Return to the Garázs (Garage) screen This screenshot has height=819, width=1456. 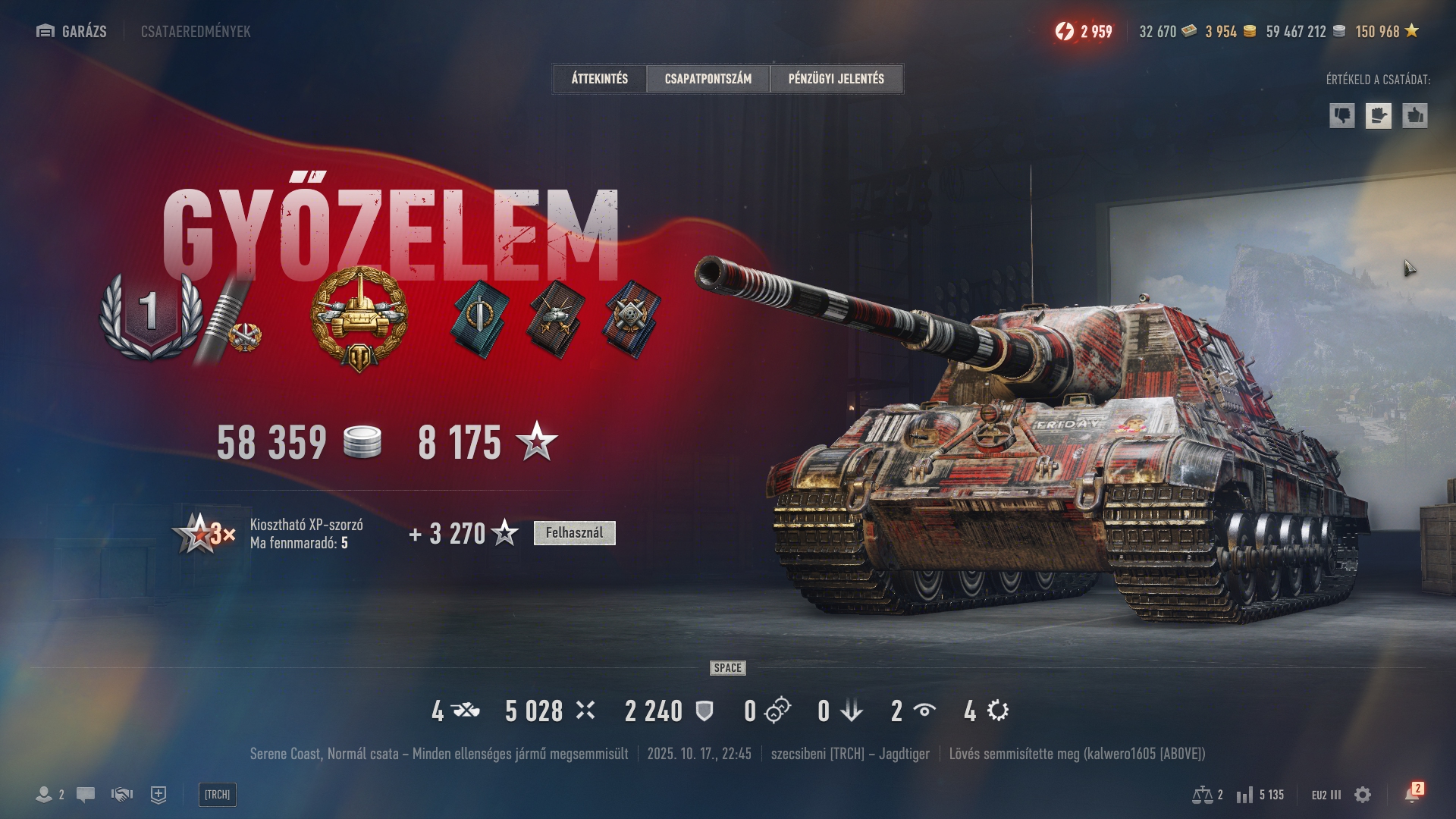[x=72, y=31]
